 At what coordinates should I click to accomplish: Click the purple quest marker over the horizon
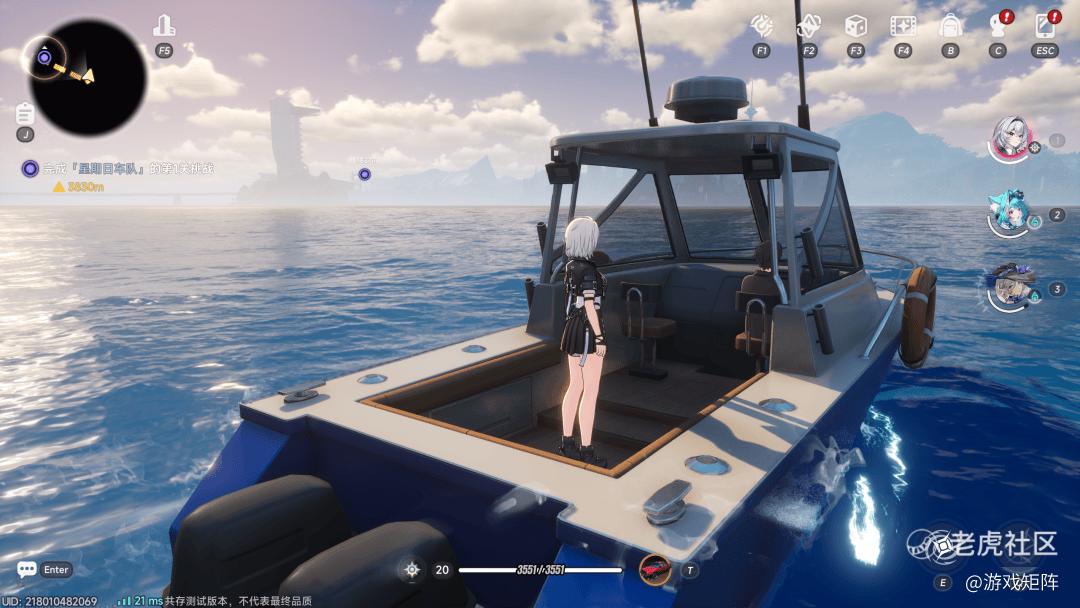point(365,174)
